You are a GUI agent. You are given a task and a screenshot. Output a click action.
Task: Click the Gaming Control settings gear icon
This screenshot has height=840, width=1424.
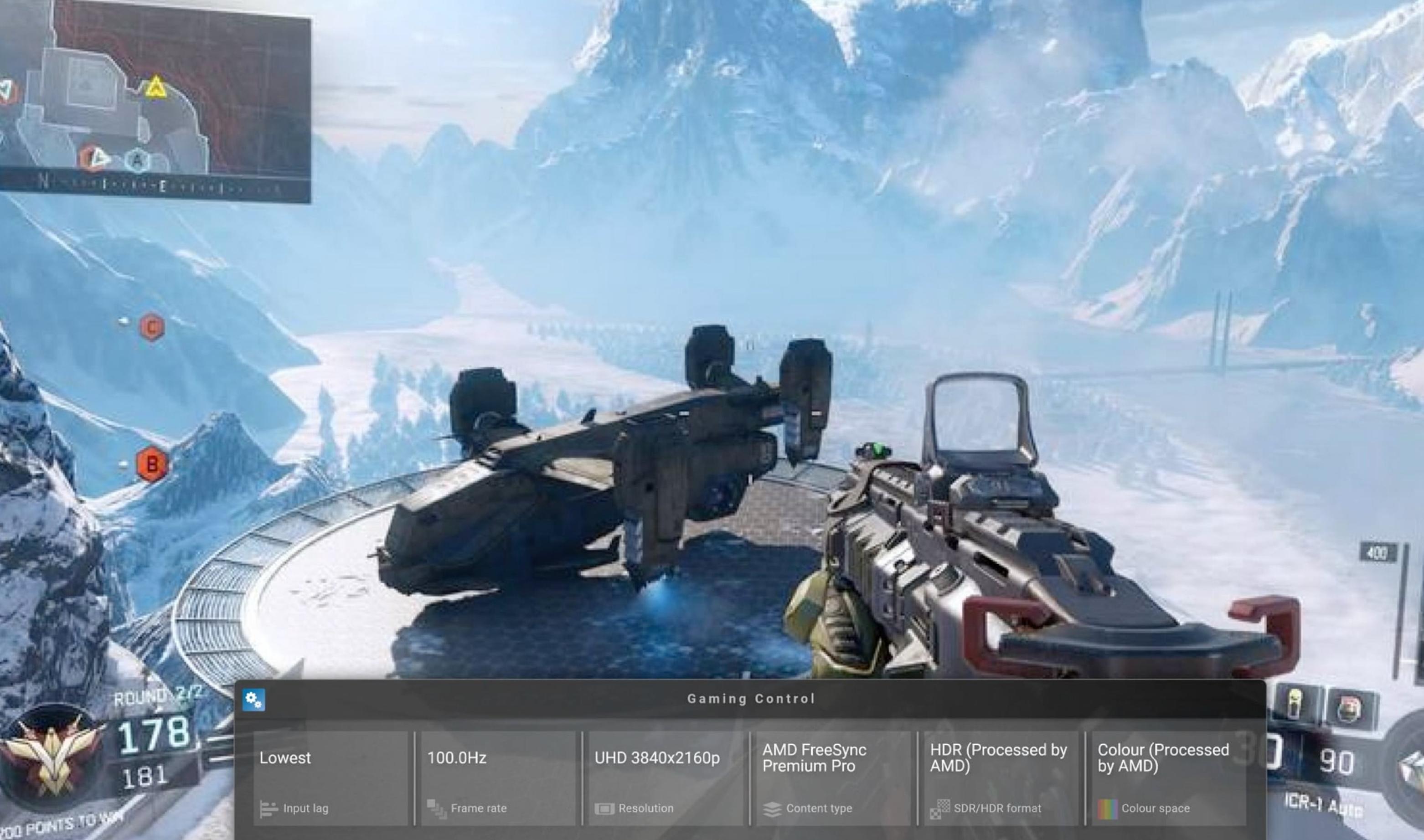coord(253,700)
